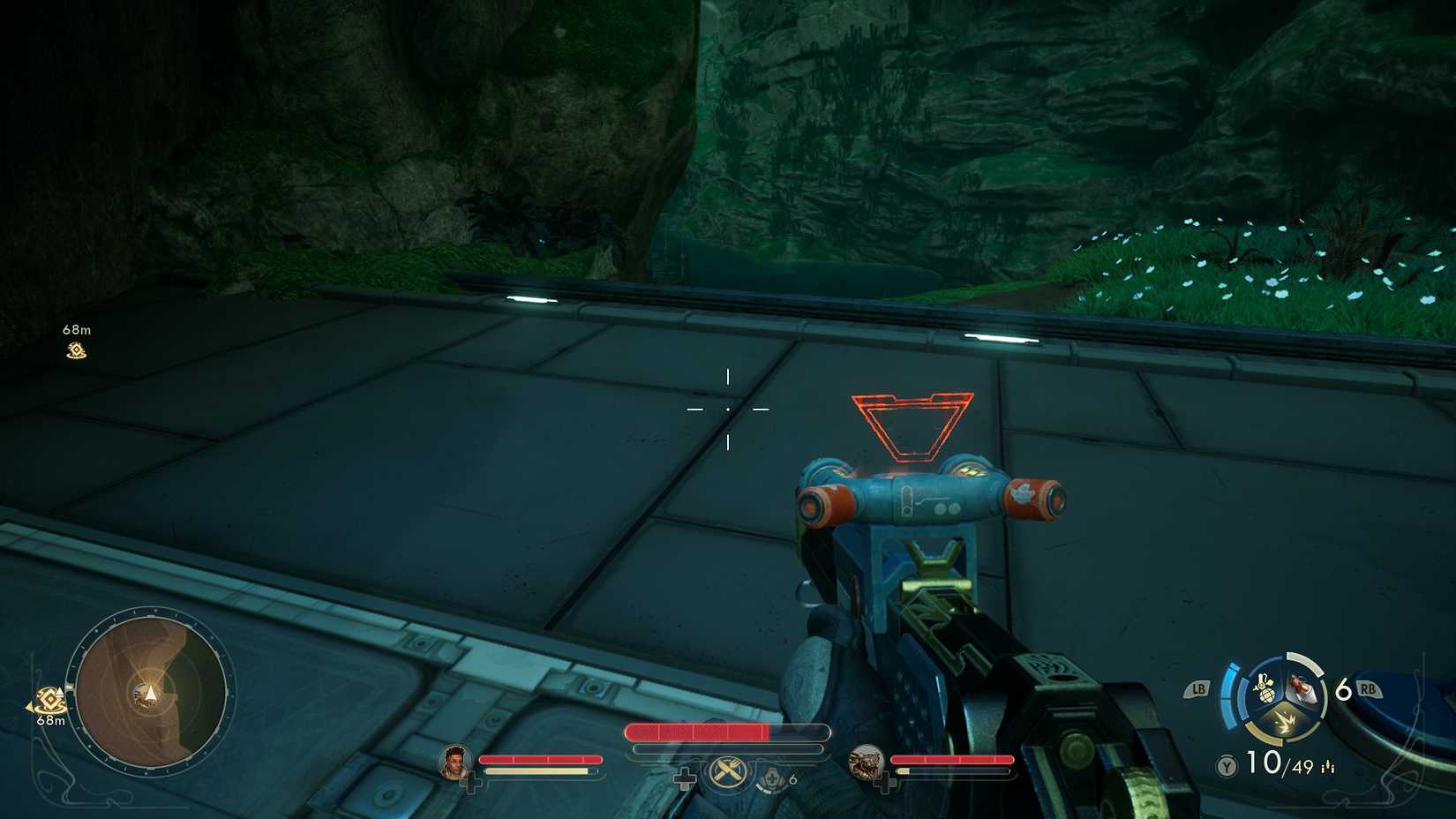
Task: Use the medical inhaler icon
Action: pyautogui.click(x=772, y=778)
